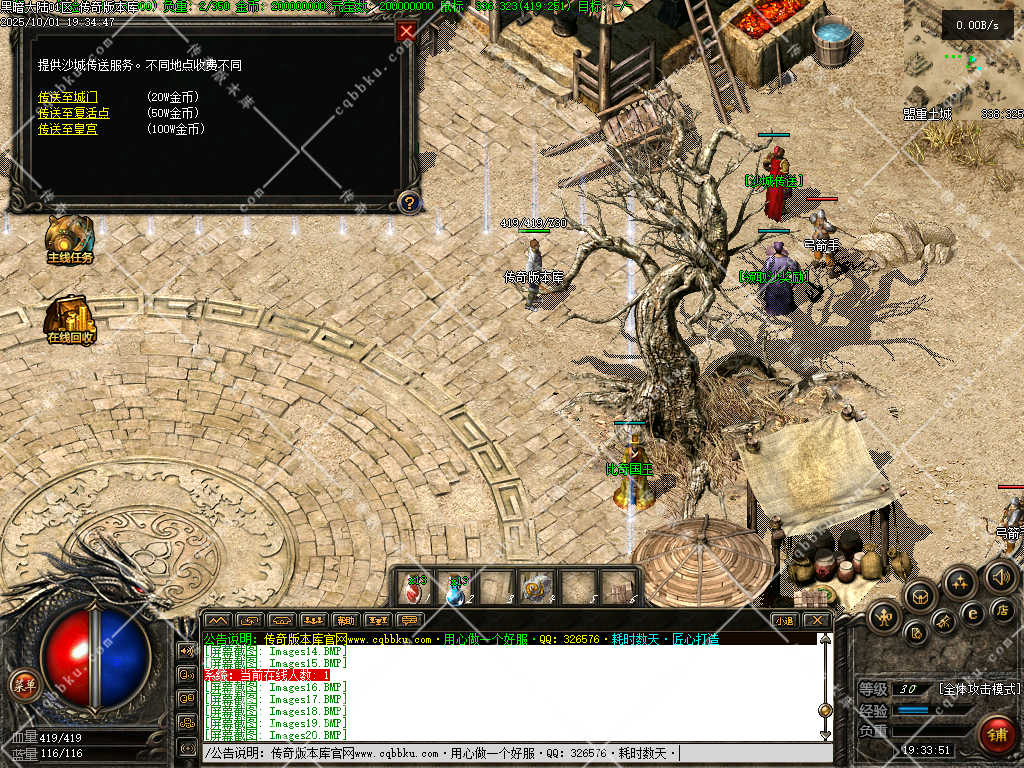
Task: Use the red potion in hotbar
Action: point(415,588)
